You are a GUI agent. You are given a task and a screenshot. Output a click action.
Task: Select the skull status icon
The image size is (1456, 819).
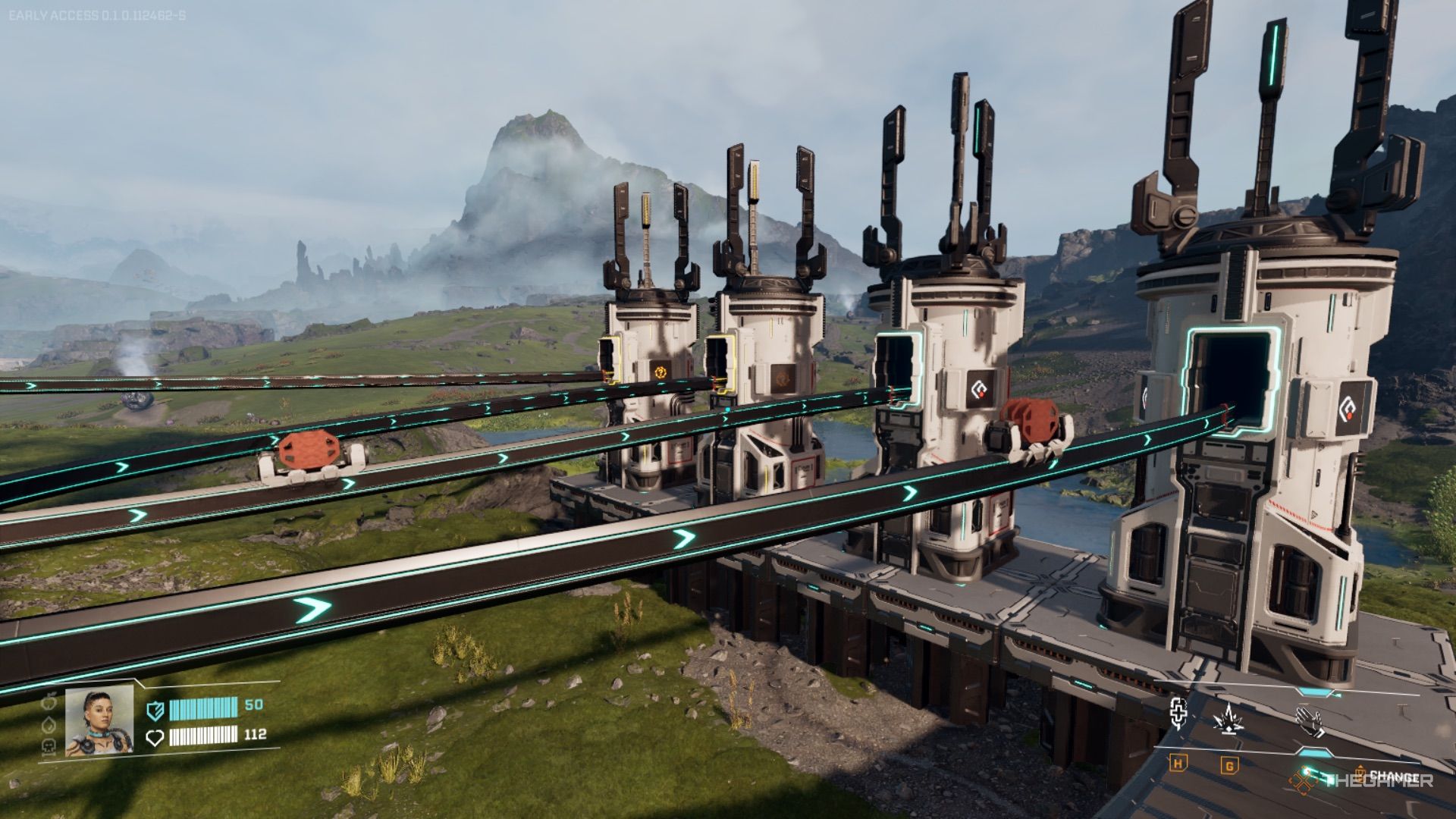coord(50,747)
